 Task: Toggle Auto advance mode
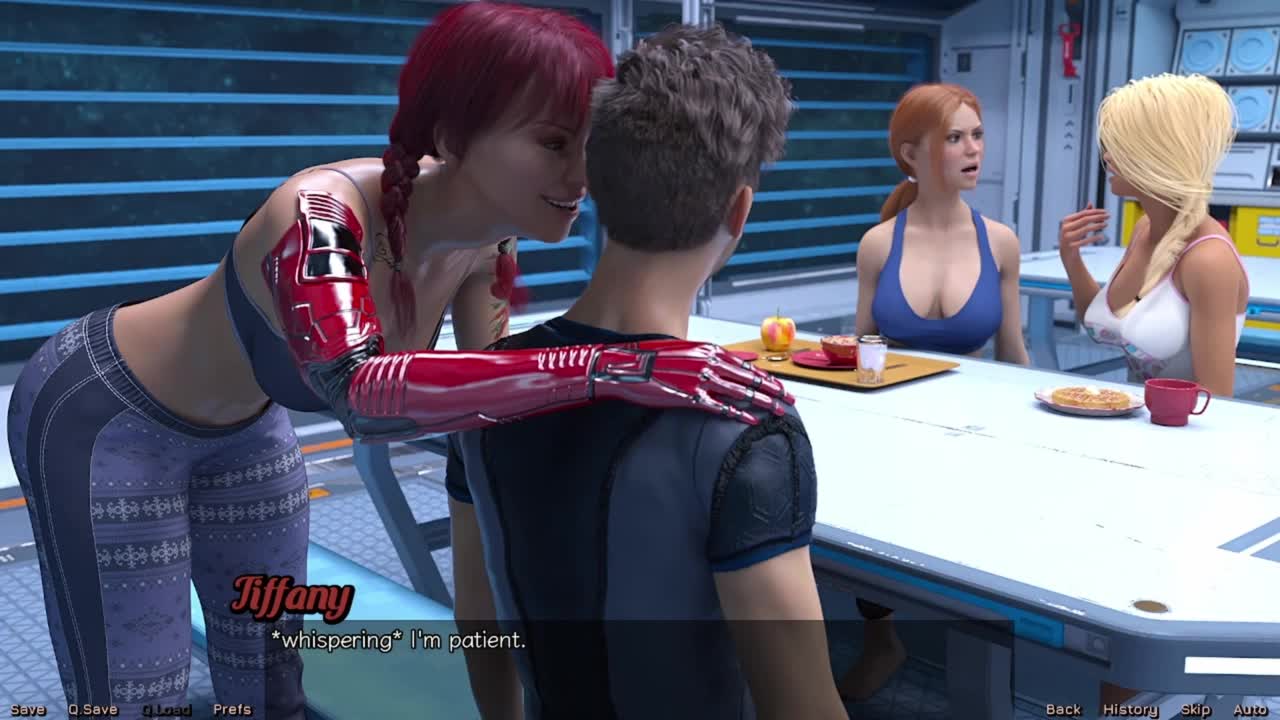[x=1250, y=709]
